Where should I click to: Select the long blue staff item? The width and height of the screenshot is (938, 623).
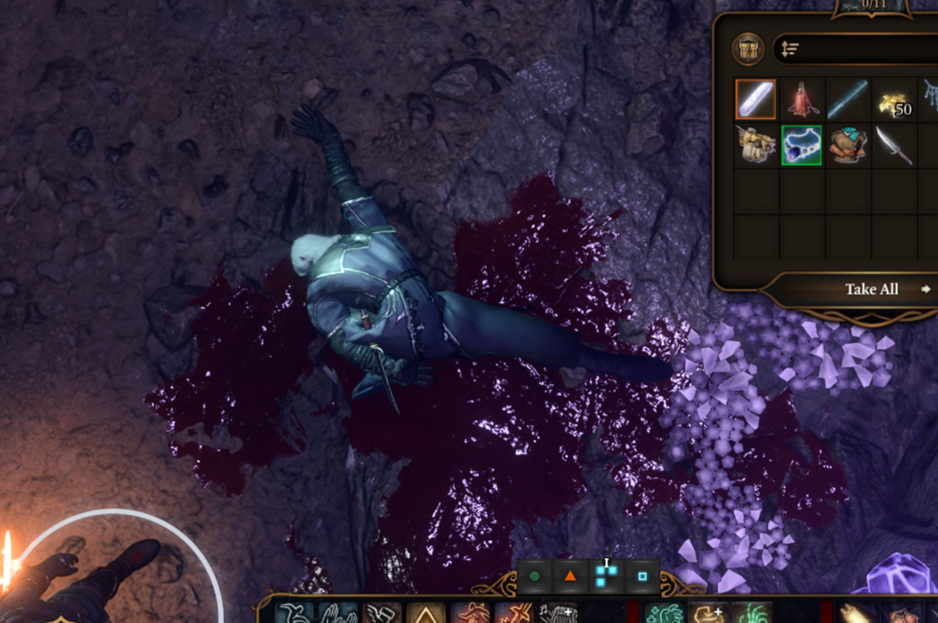click(848, 100)
